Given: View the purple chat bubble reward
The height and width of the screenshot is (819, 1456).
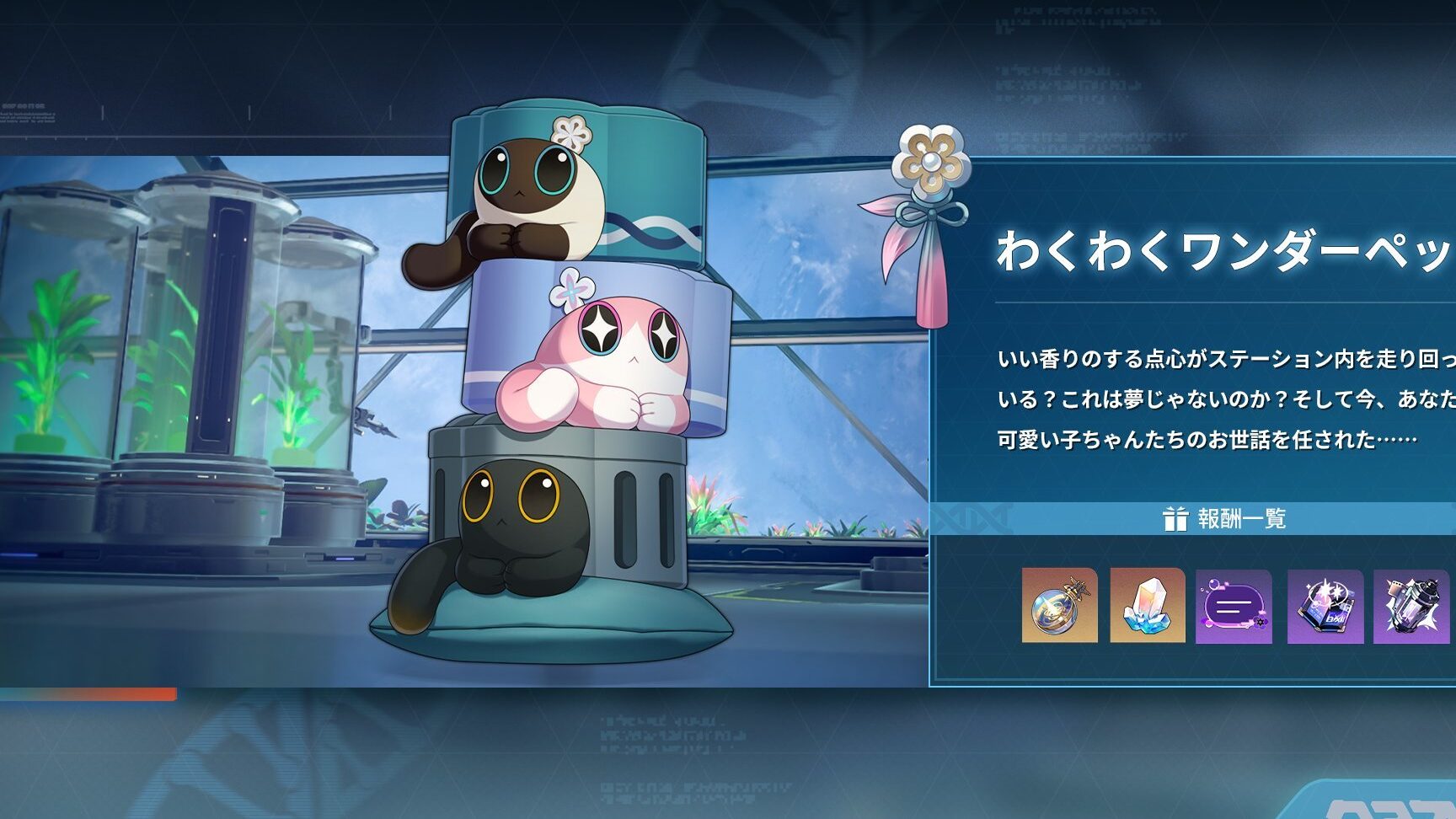Looking at the screenshot, I should pyautogui.click(x=1234, y=606).
